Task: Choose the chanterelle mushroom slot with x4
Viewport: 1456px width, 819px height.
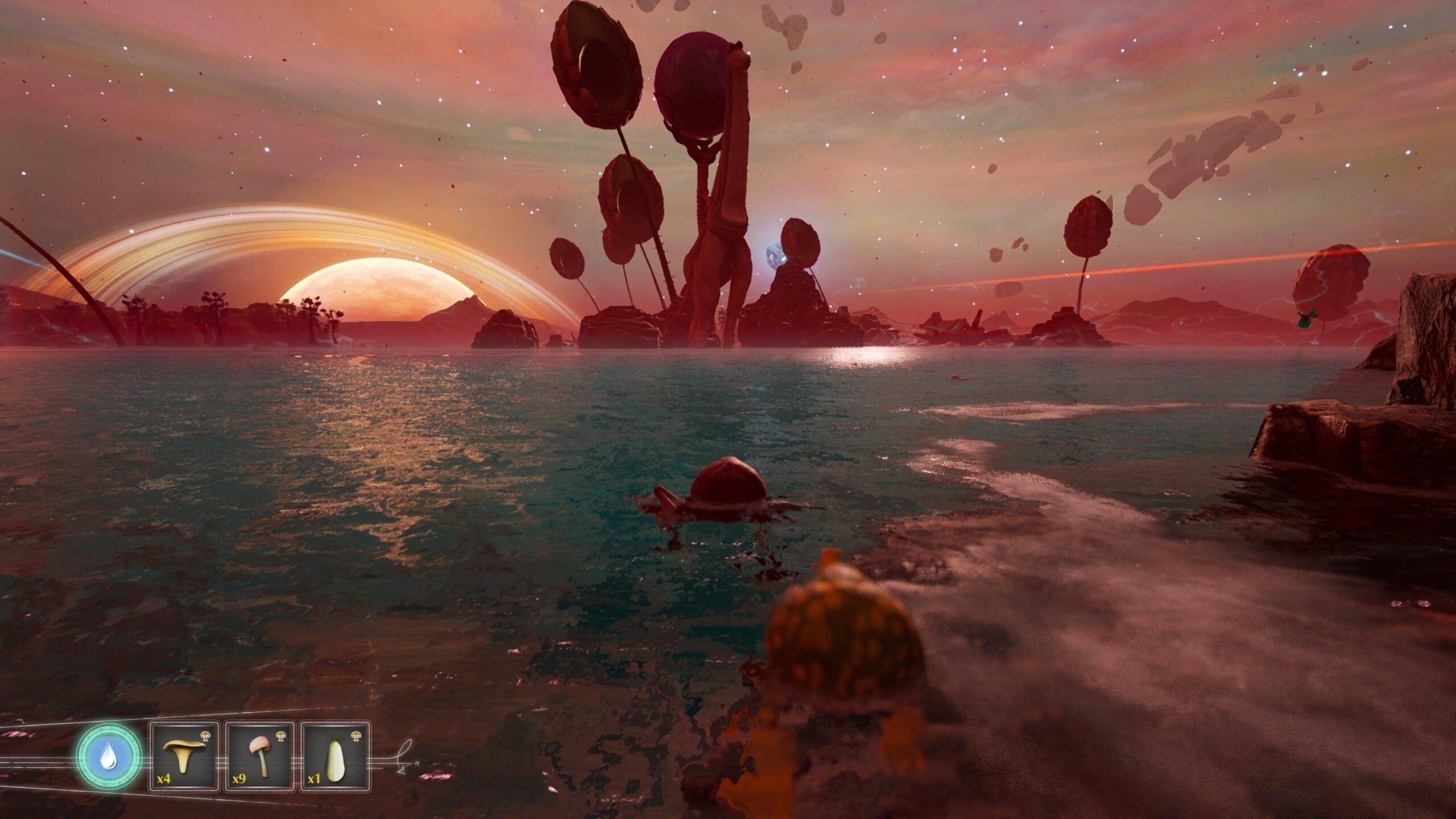Action: coord(184,756)
